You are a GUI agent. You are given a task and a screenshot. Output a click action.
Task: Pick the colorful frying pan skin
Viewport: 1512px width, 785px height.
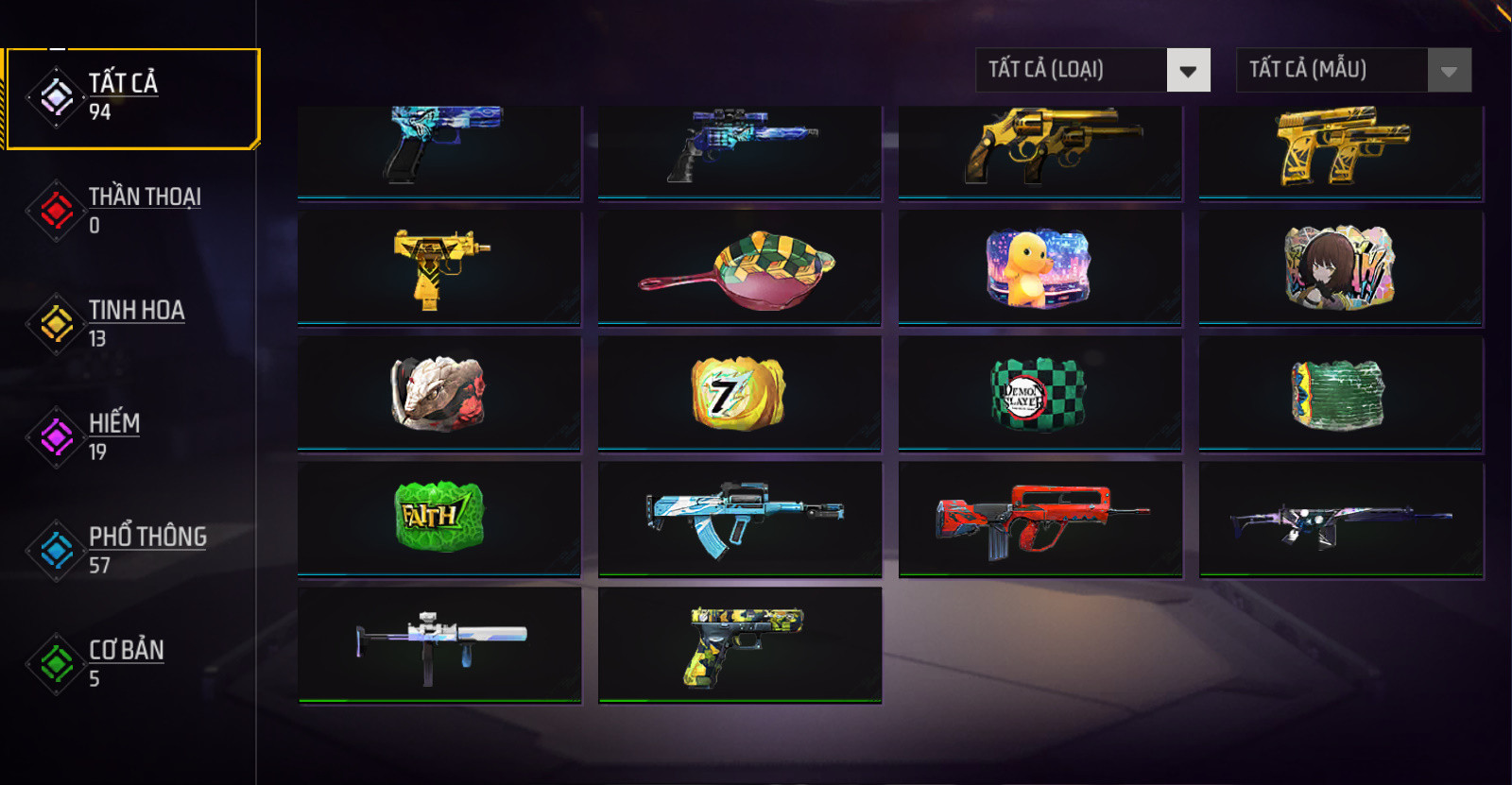coord(740,268)
